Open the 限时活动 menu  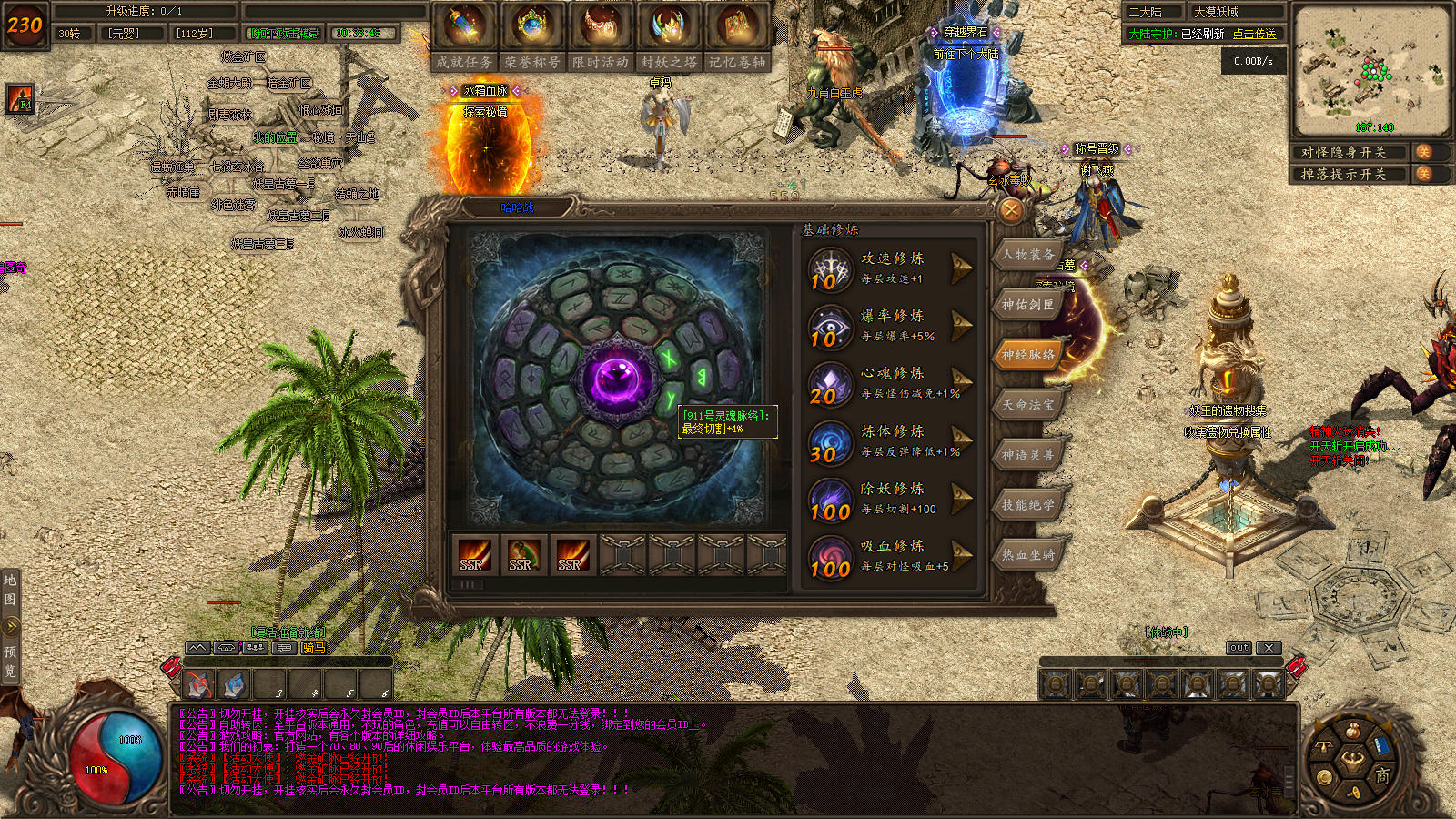point(601,36)
